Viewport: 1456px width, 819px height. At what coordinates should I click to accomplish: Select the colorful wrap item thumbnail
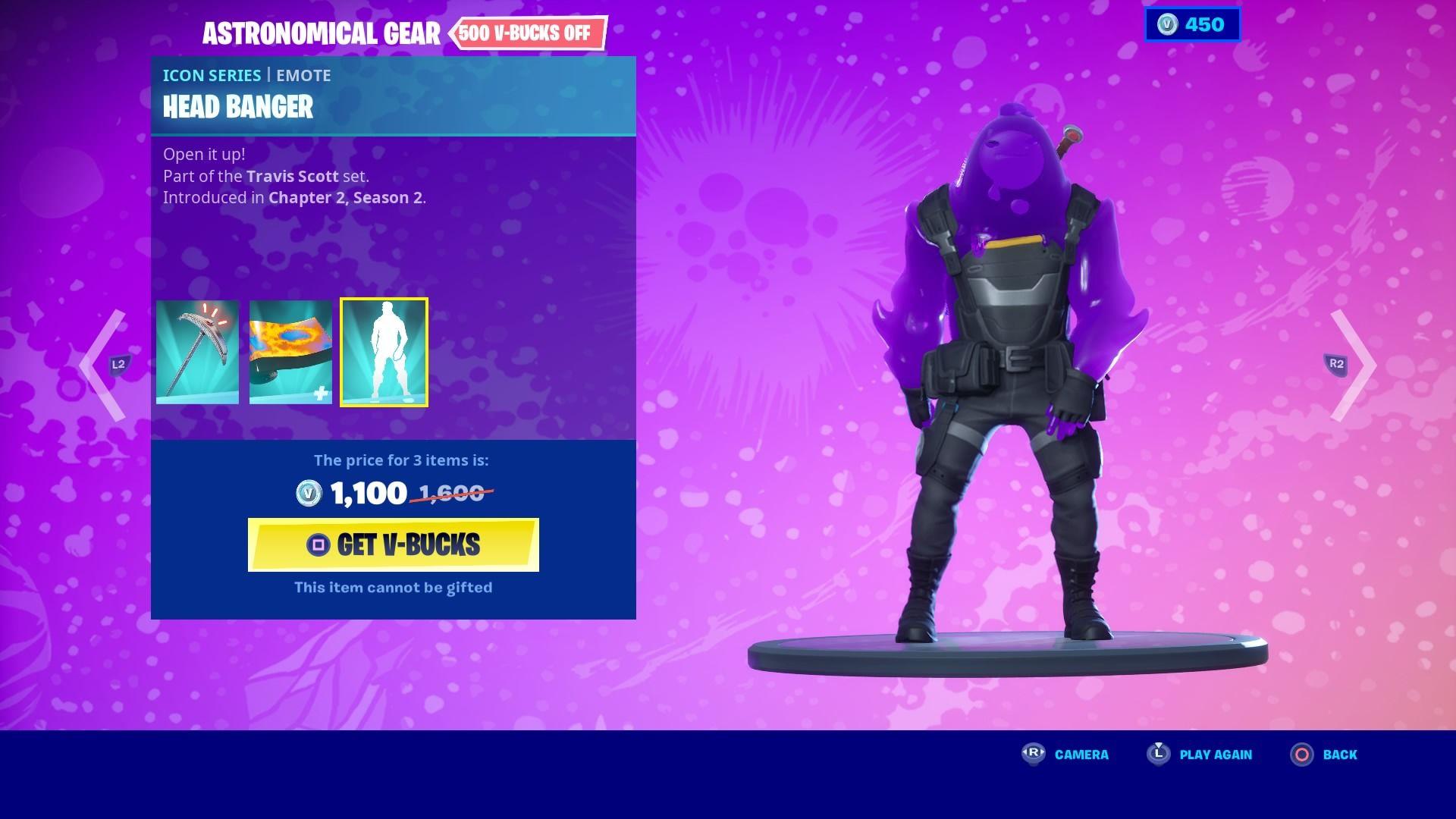[290, 353]
